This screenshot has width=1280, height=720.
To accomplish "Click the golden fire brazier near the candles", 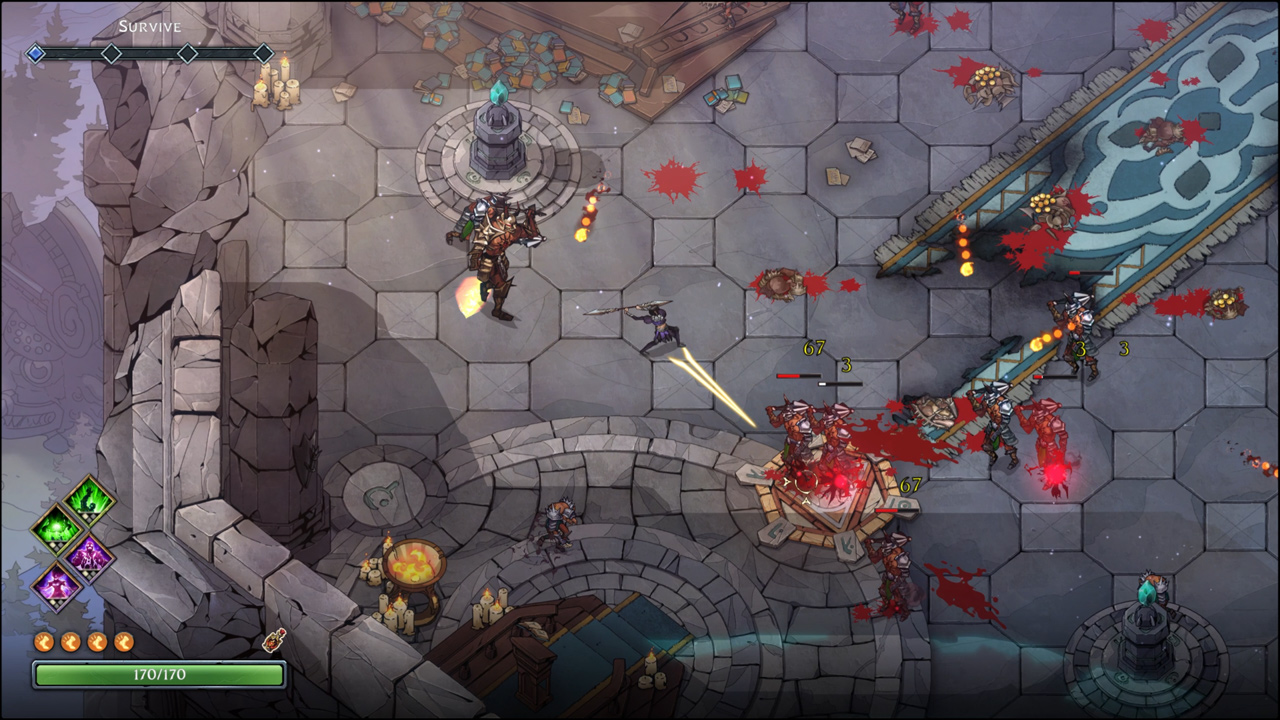I will click(413, 565).
